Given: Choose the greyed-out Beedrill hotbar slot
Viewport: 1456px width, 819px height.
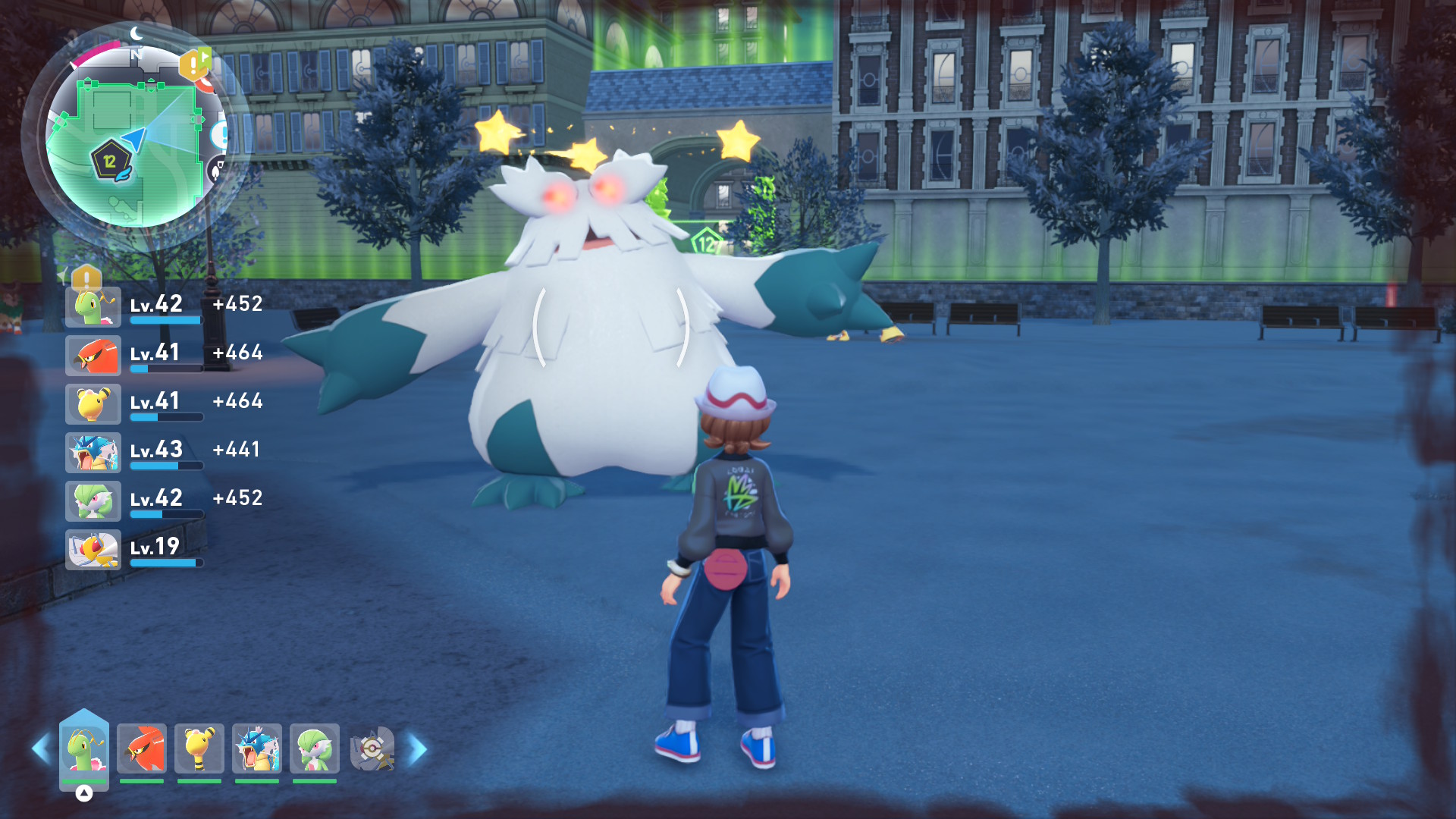Looking at the screenshot, I should [x=372, y=749].
